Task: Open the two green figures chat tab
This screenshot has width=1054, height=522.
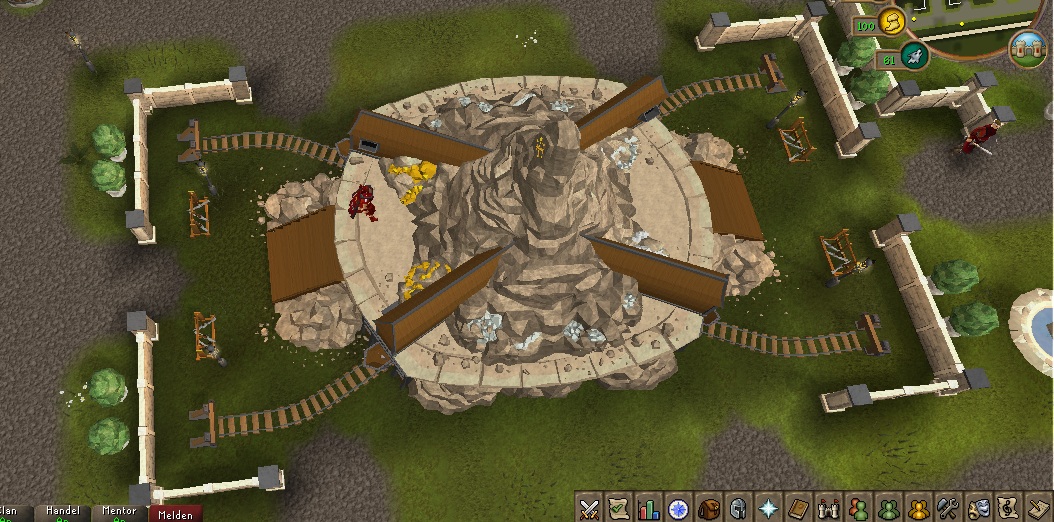Action: (887, 508)
